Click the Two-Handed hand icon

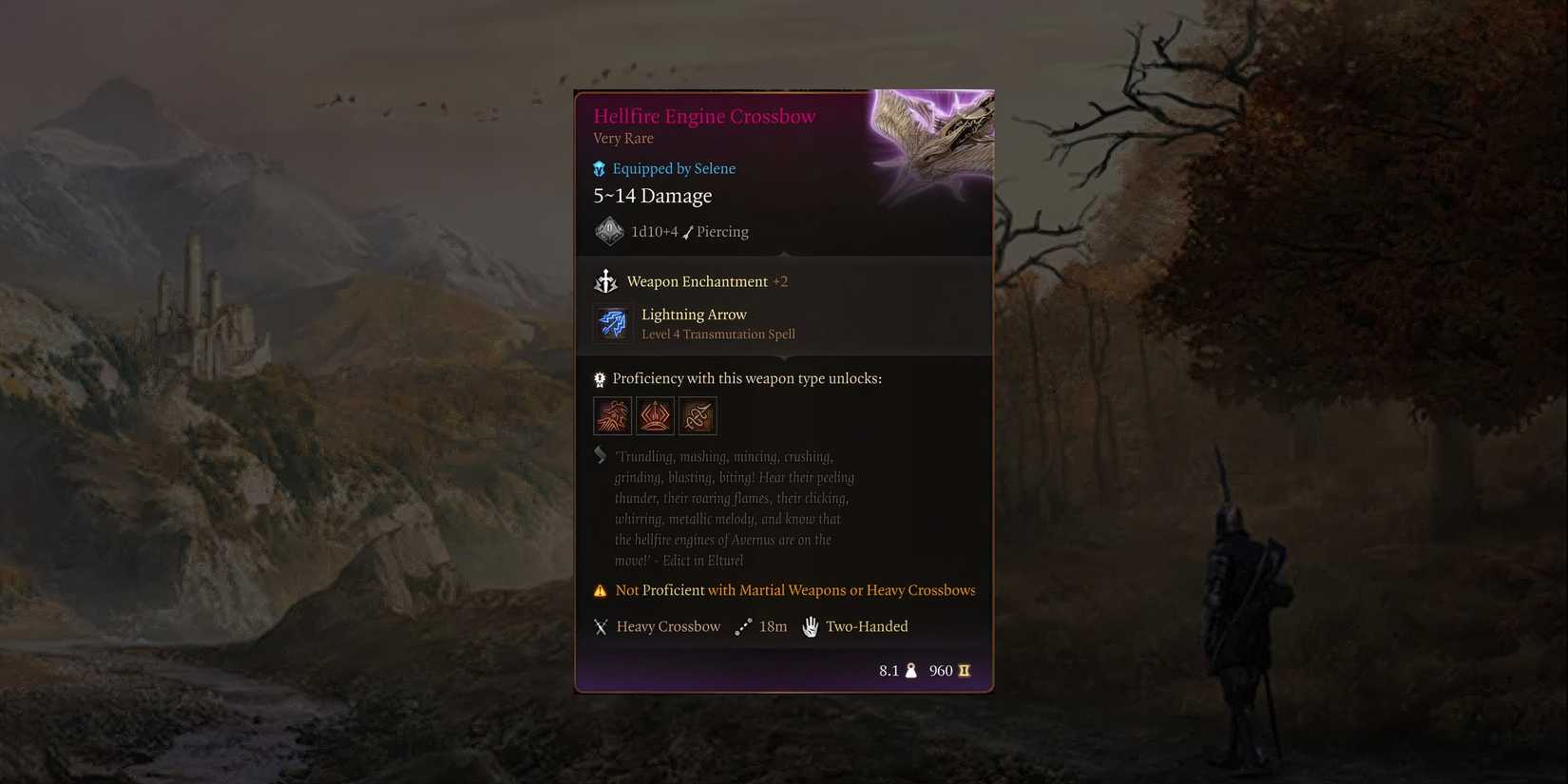point(810,626)
